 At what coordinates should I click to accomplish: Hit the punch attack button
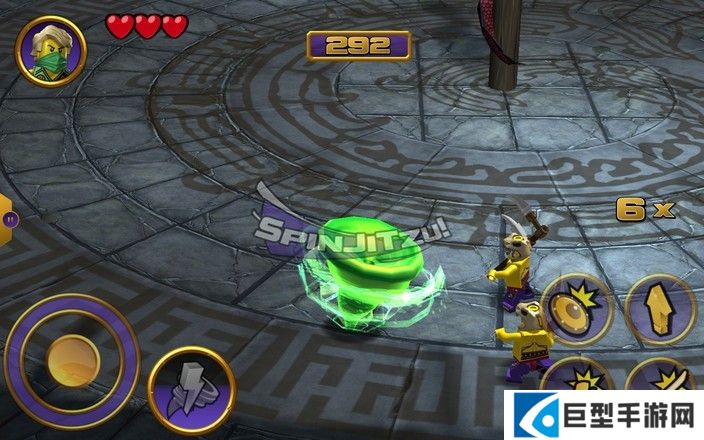(580, 385)
